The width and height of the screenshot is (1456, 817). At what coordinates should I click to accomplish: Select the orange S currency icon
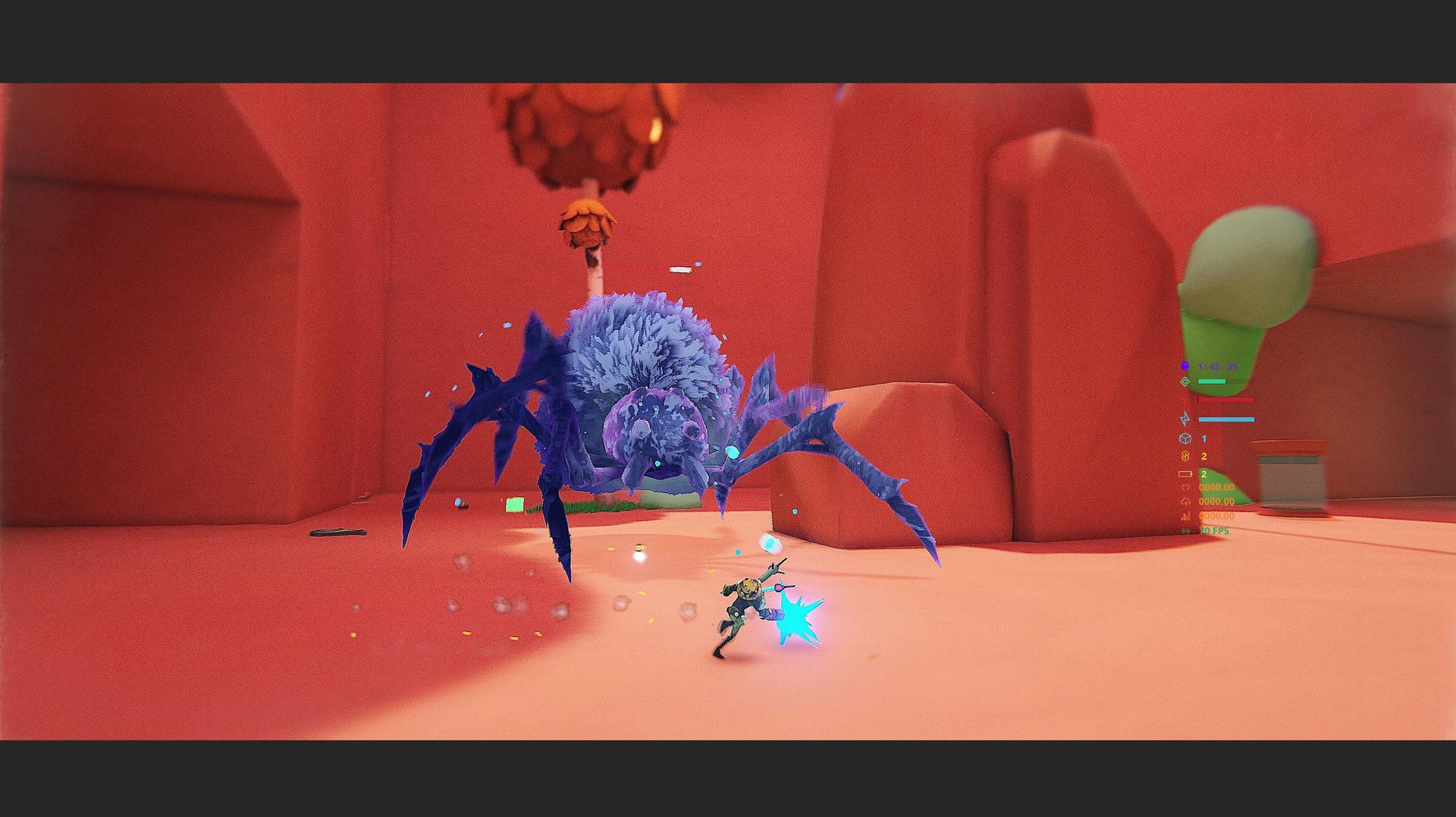[1185, 455]
